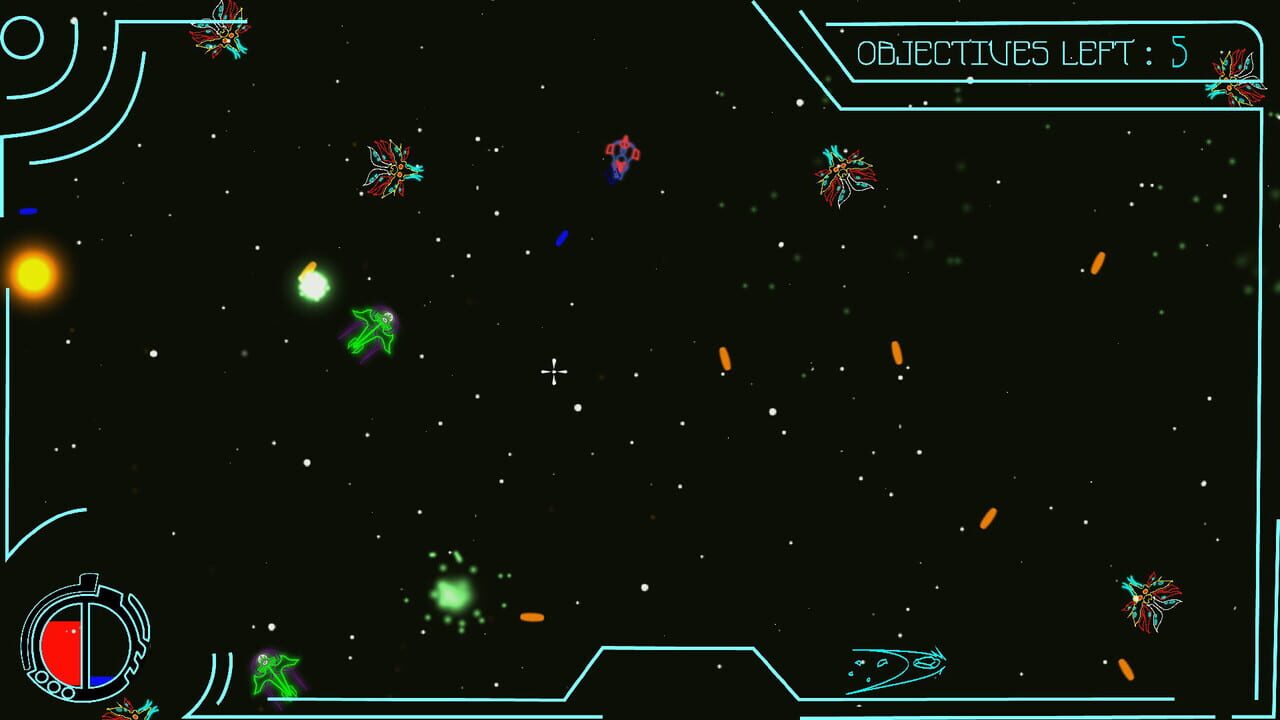Click the cyan boost ship symbol bottom-right
The width and height of the screenshot is (1280, 720).
pyautogui.click(x=900, y=663)
